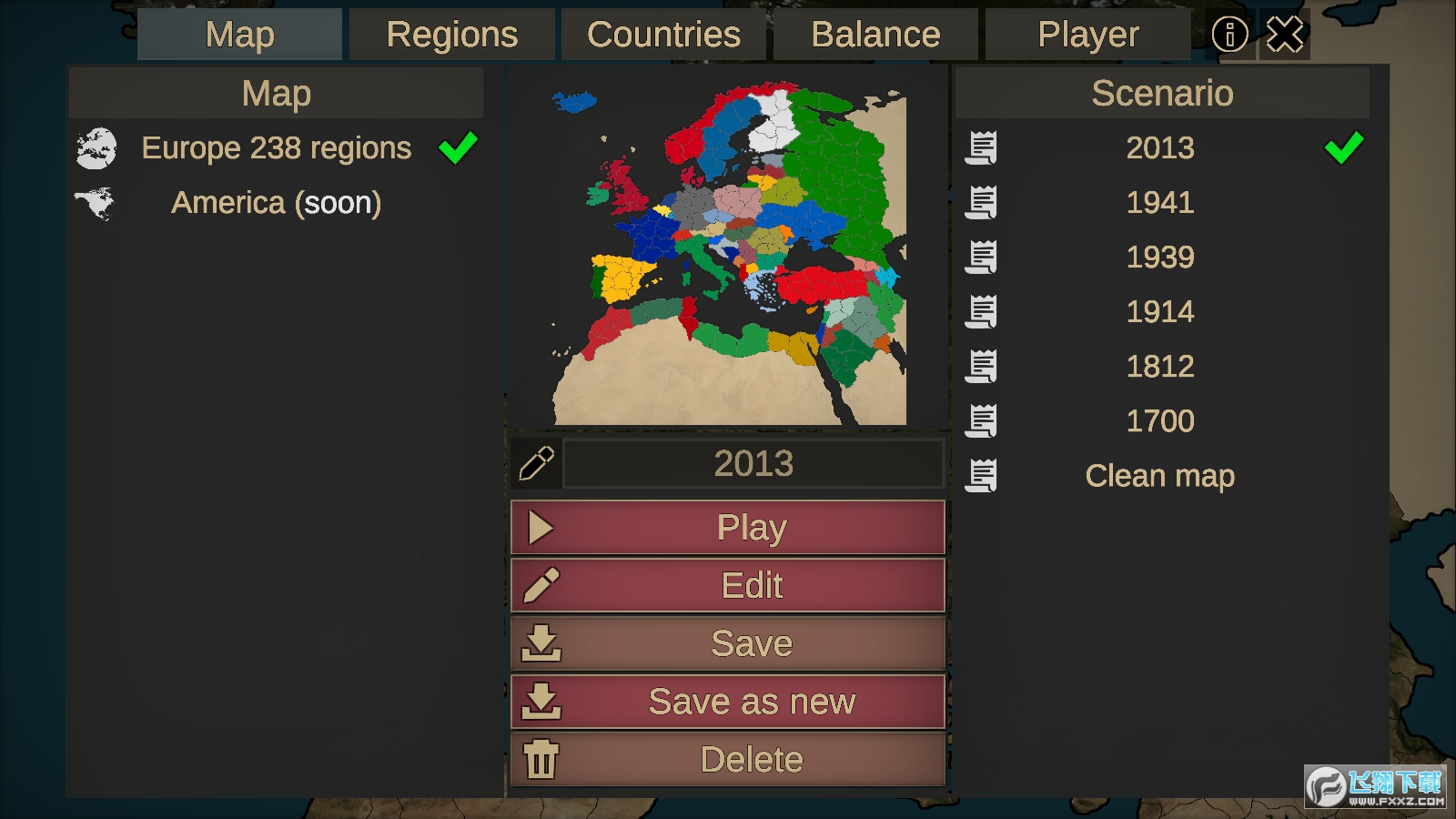Click the scroll icon beside Clean map

(x=984, y=475)
